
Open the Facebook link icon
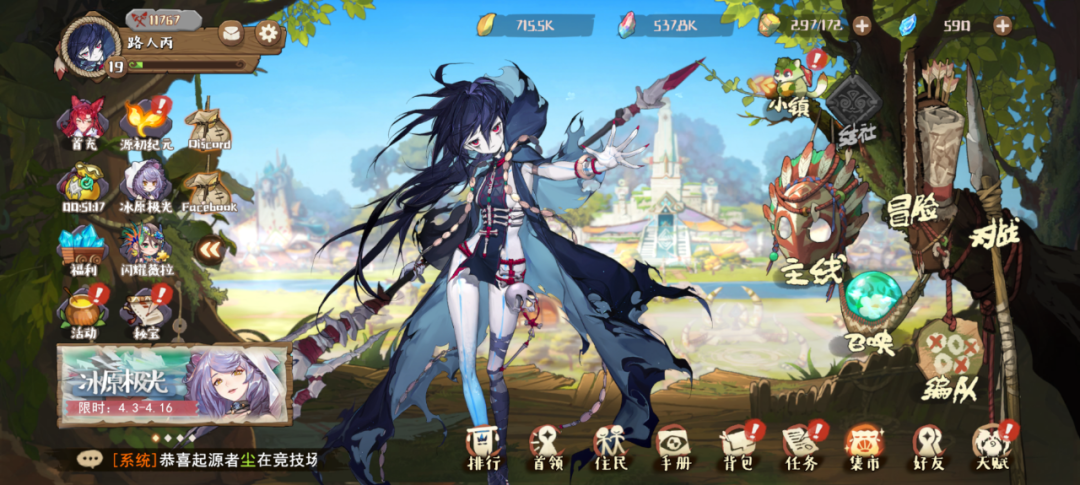208,186
